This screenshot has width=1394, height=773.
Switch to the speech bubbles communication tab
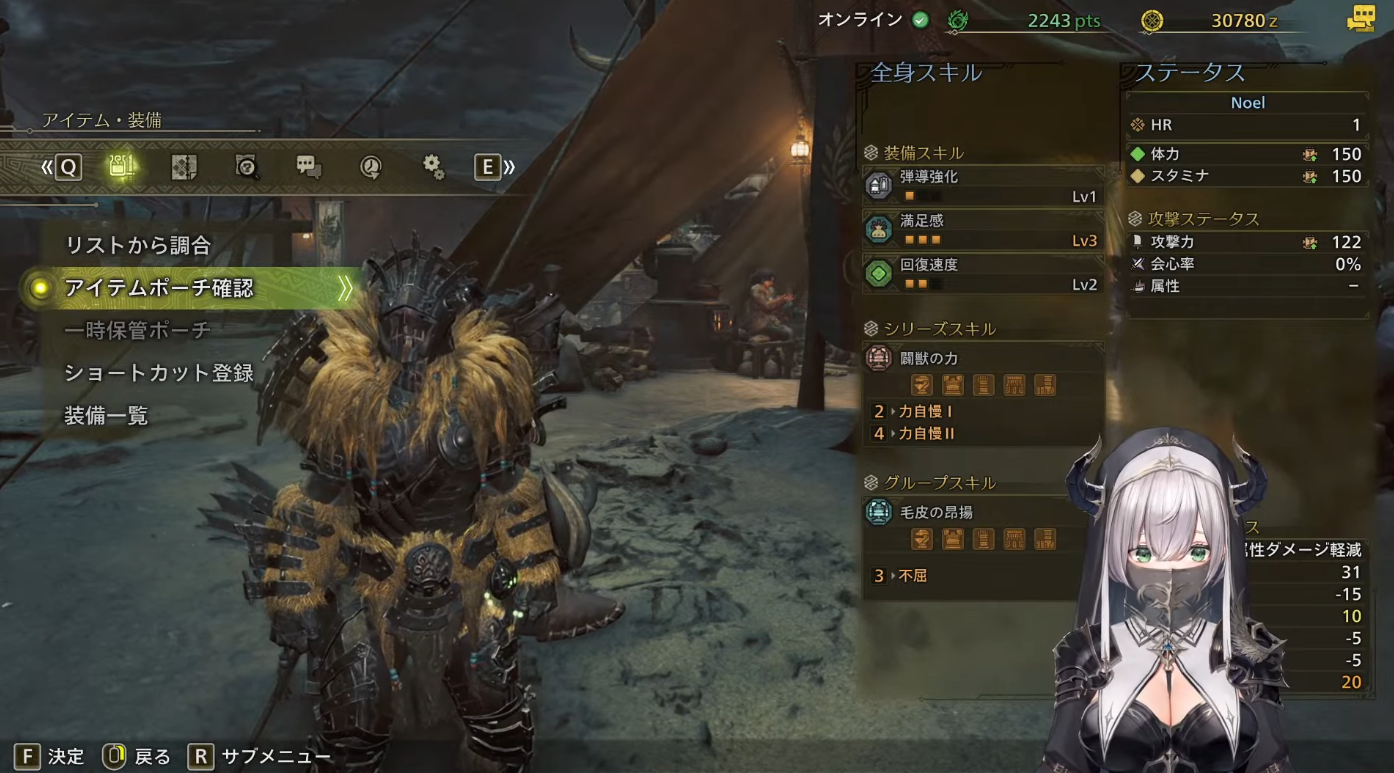[309, 167]
